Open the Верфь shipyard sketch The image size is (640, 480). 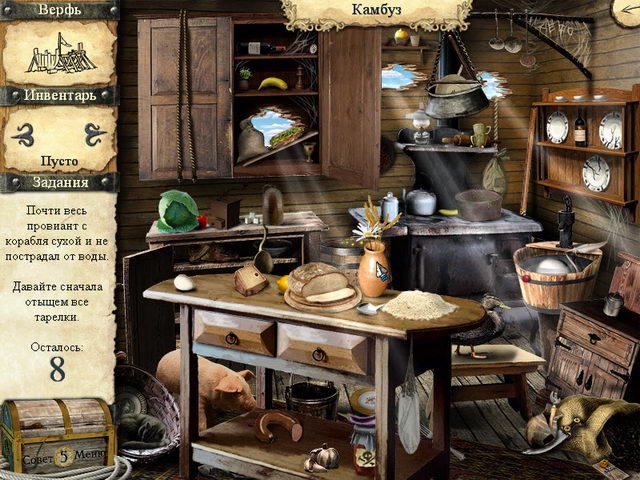(59, 55)
